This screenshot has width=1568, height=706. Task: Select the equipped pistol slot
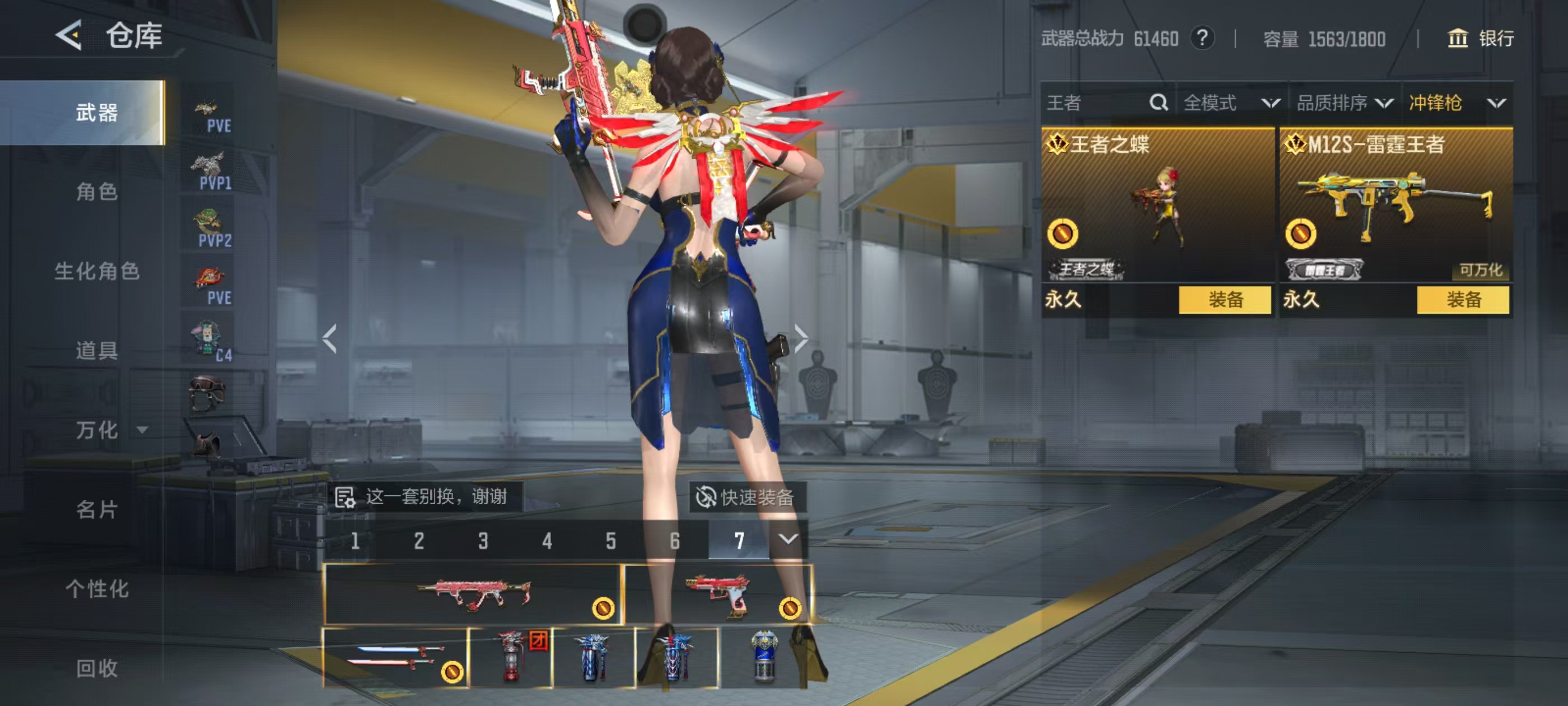pos(718,594)
